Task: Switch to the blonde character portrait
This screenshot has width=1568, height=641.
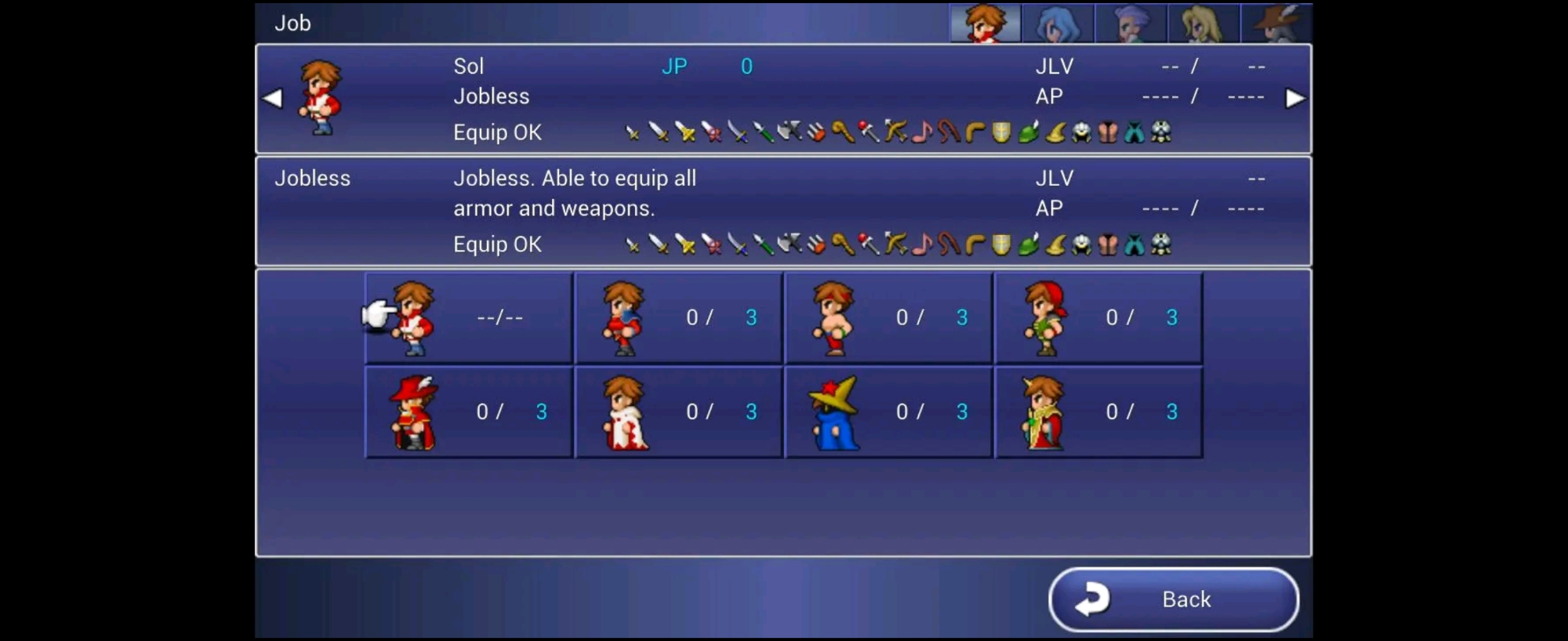Action: 1203,23
